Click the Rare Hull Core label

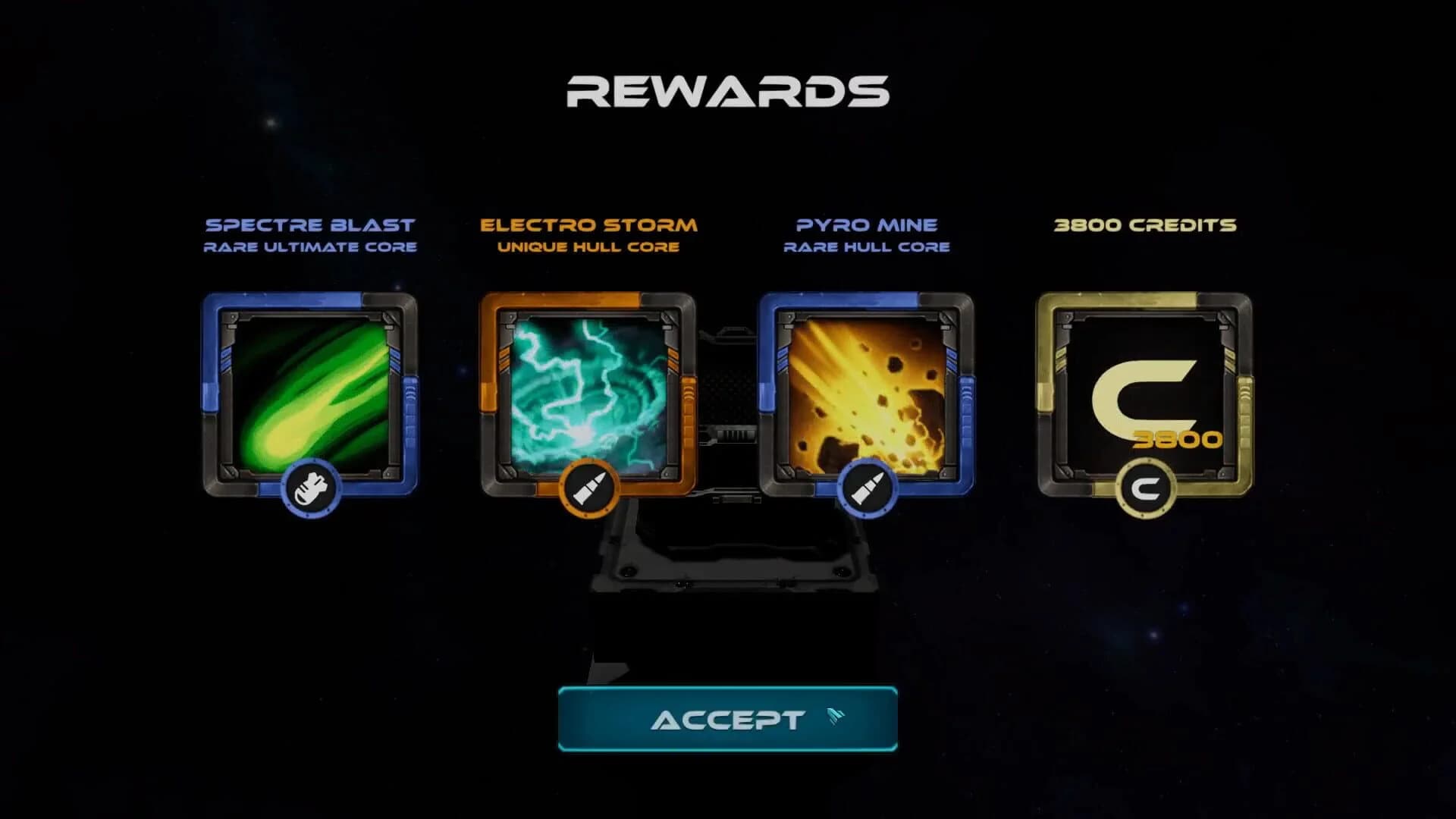867,246
